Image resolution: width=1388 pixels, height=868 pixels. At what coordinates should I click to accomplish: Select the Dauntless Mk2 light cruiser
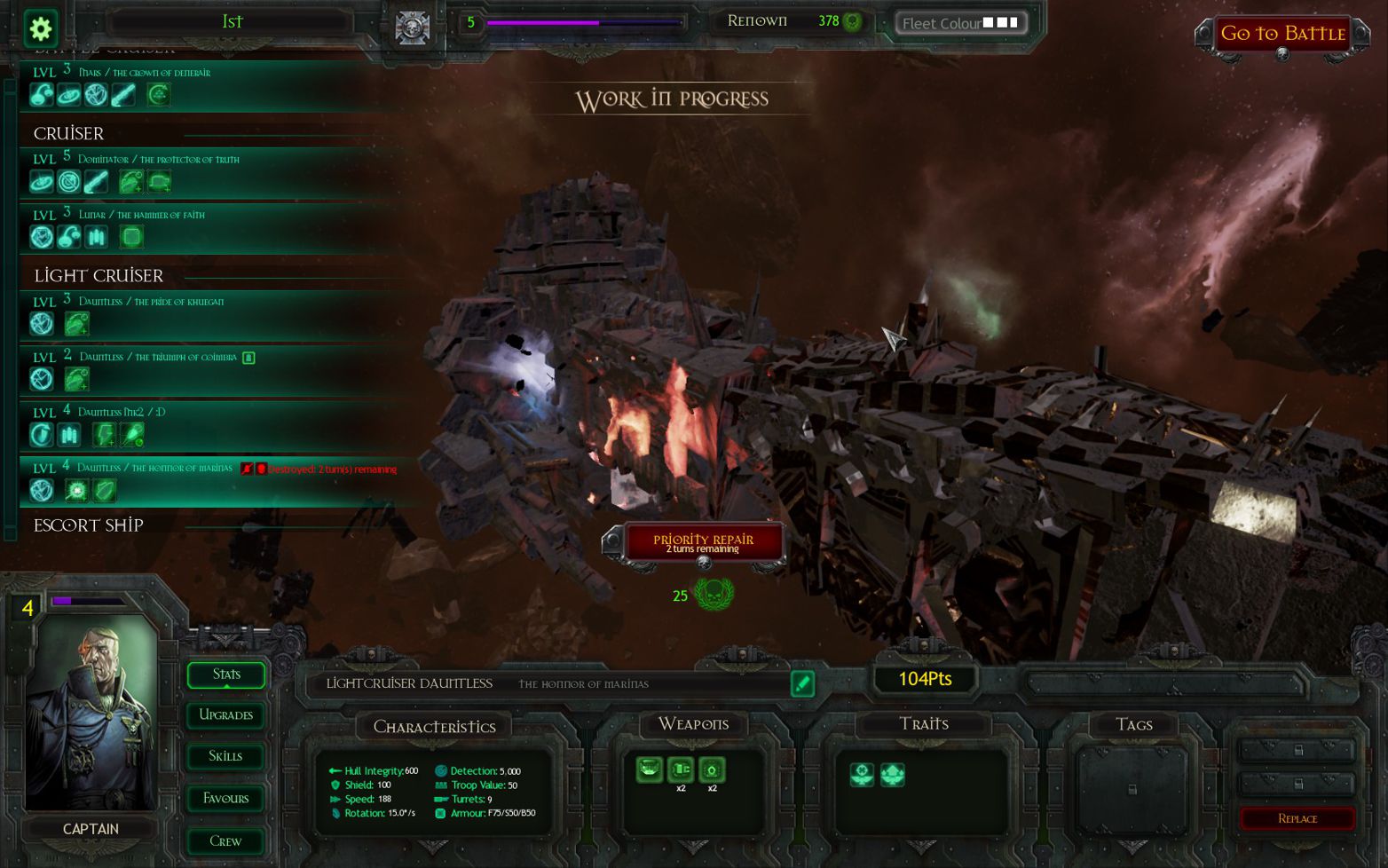tap(122, 412)
